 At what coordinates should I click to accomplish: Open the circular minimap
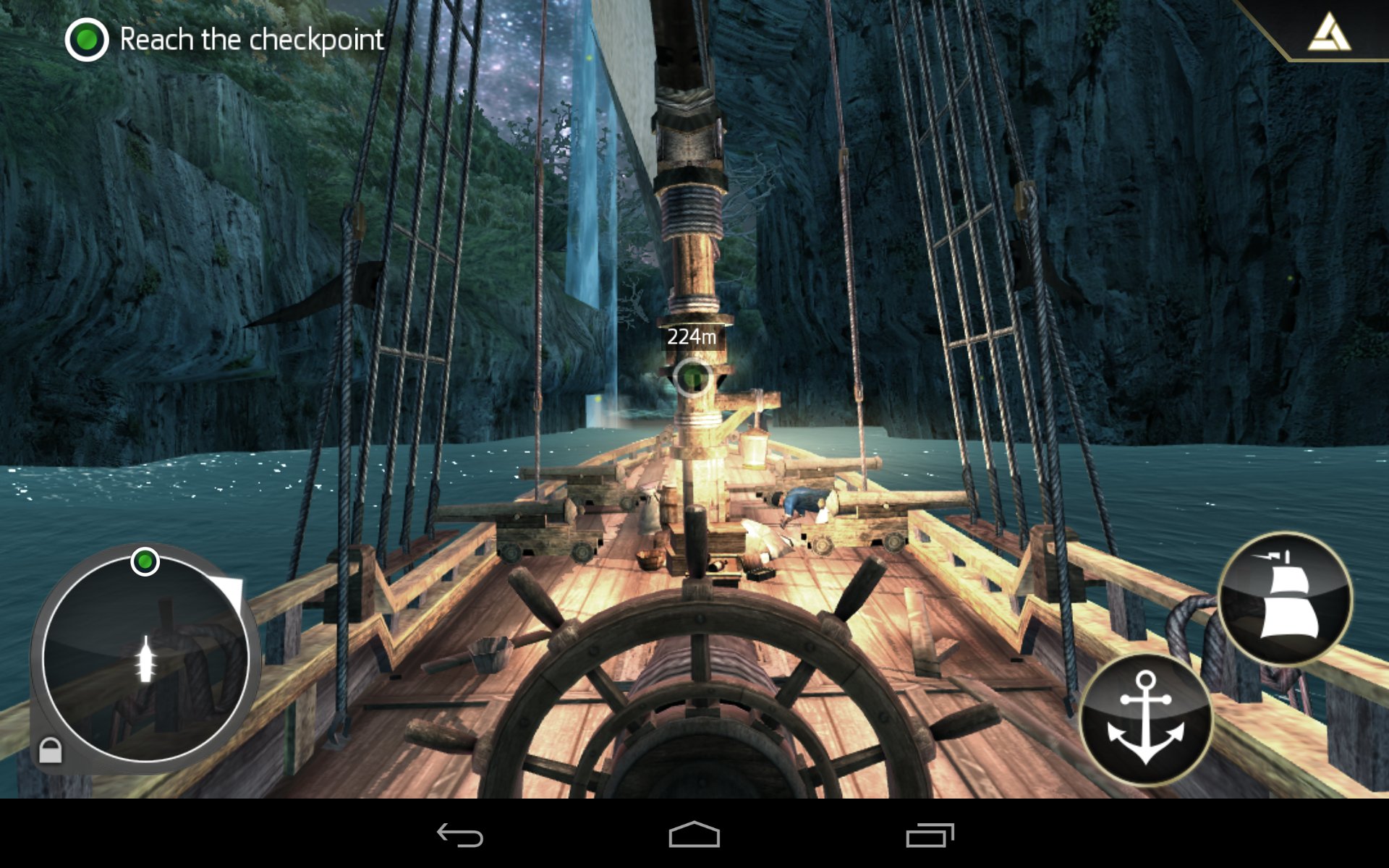145,658
